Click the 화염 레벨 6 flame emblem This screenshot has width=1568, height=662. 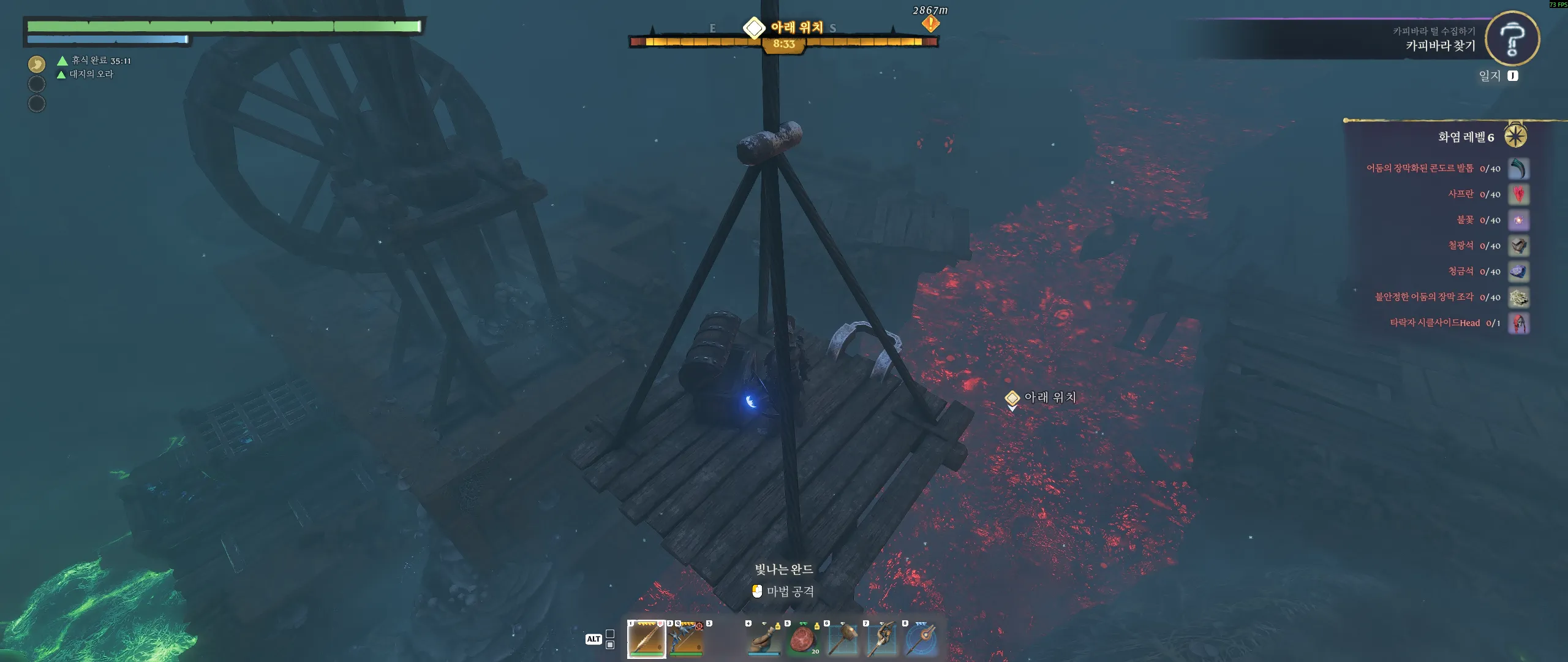pos(1515,136)
